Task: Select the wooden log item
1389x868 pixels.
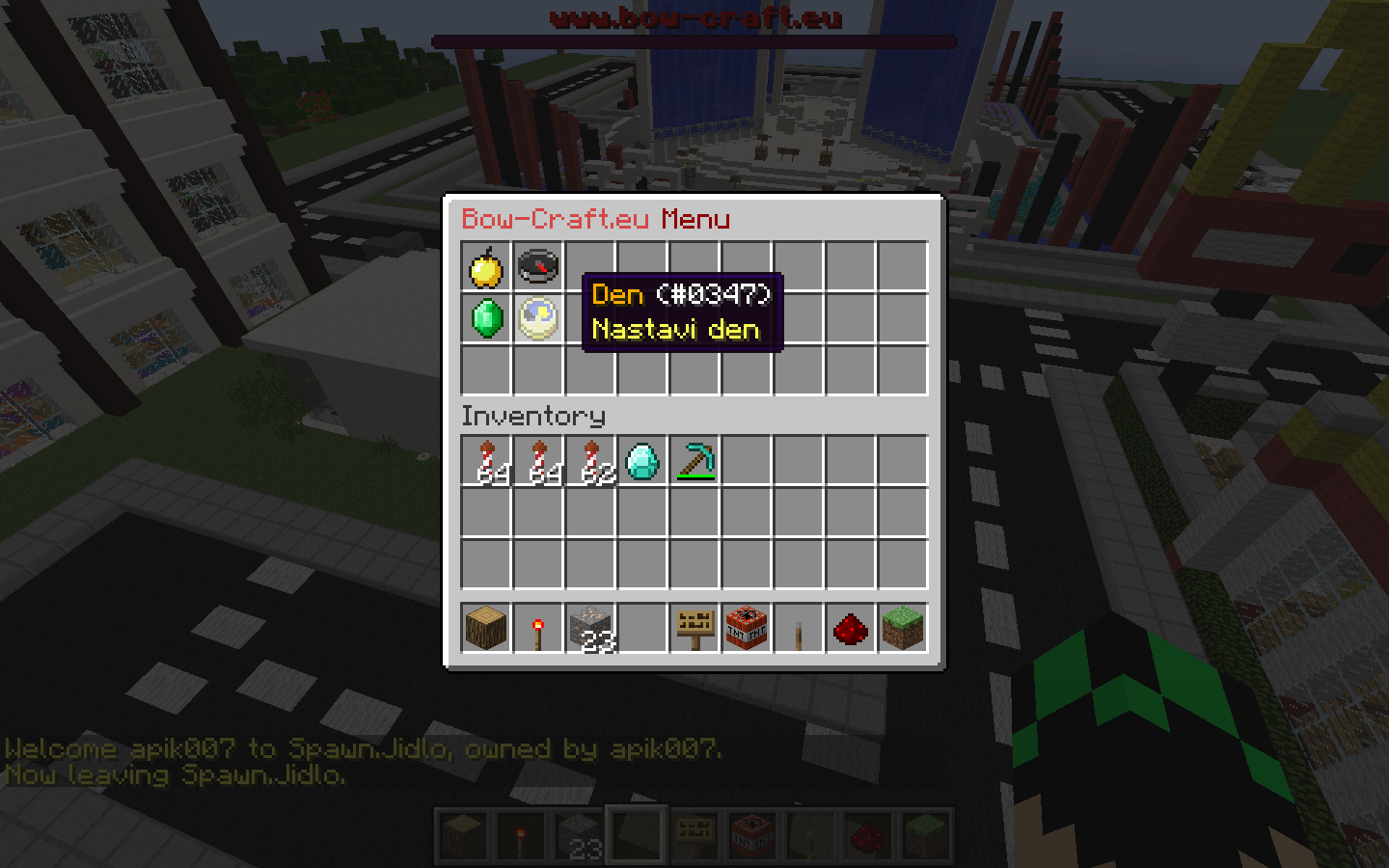Action: coord(485,627)
